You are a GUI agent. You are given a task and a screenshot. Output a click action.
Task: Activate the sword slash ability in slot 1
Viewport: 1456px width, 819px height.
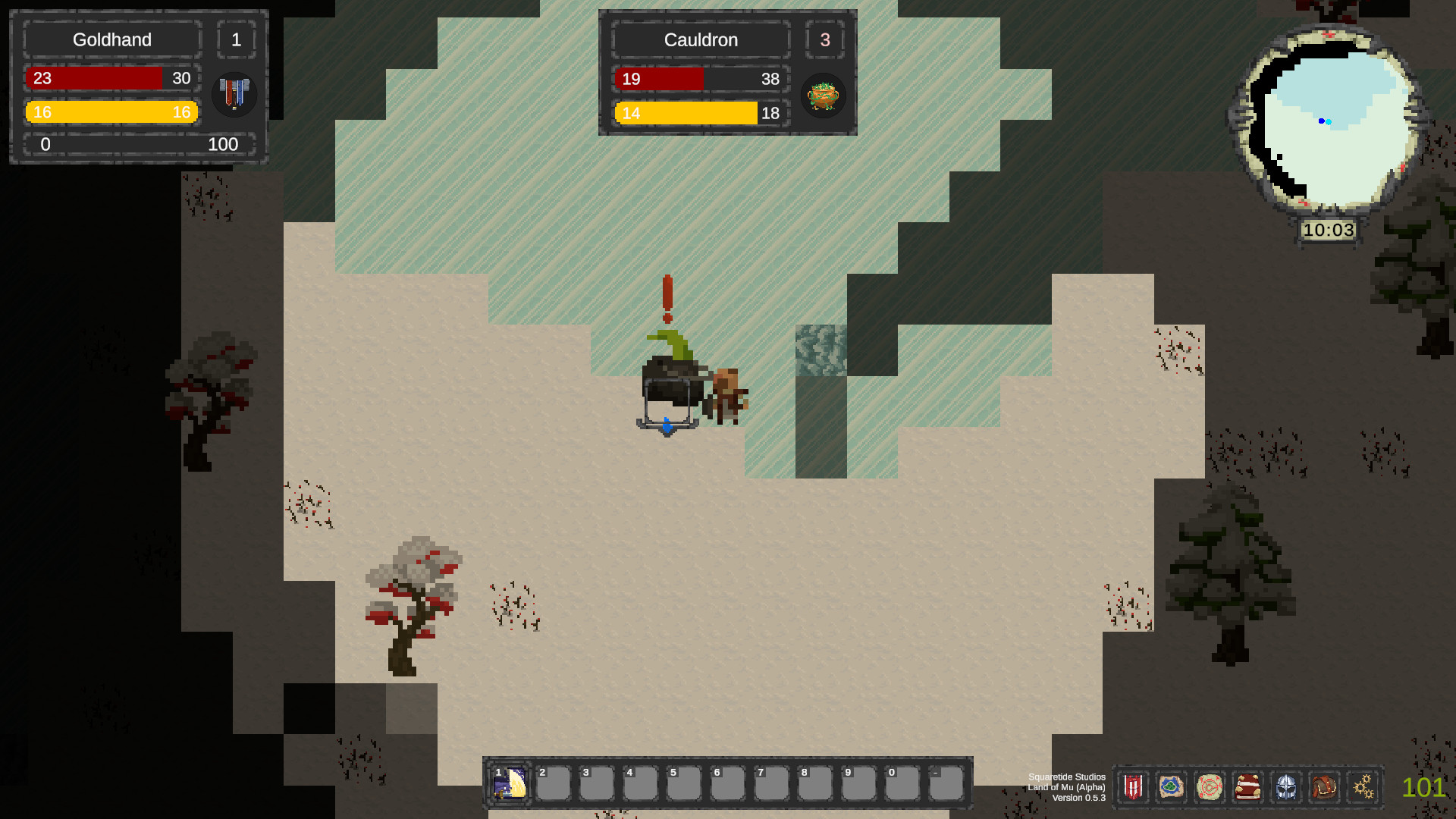click(x=510, y=783)
